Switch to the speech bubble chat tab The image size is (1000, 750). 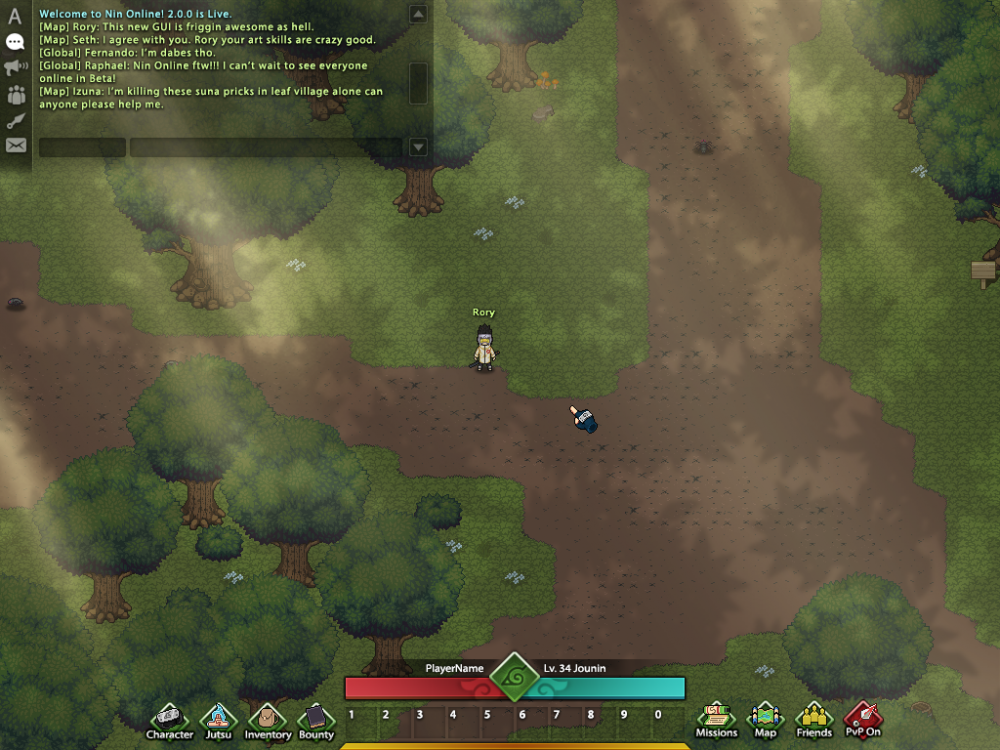click(x=15, y=42)
